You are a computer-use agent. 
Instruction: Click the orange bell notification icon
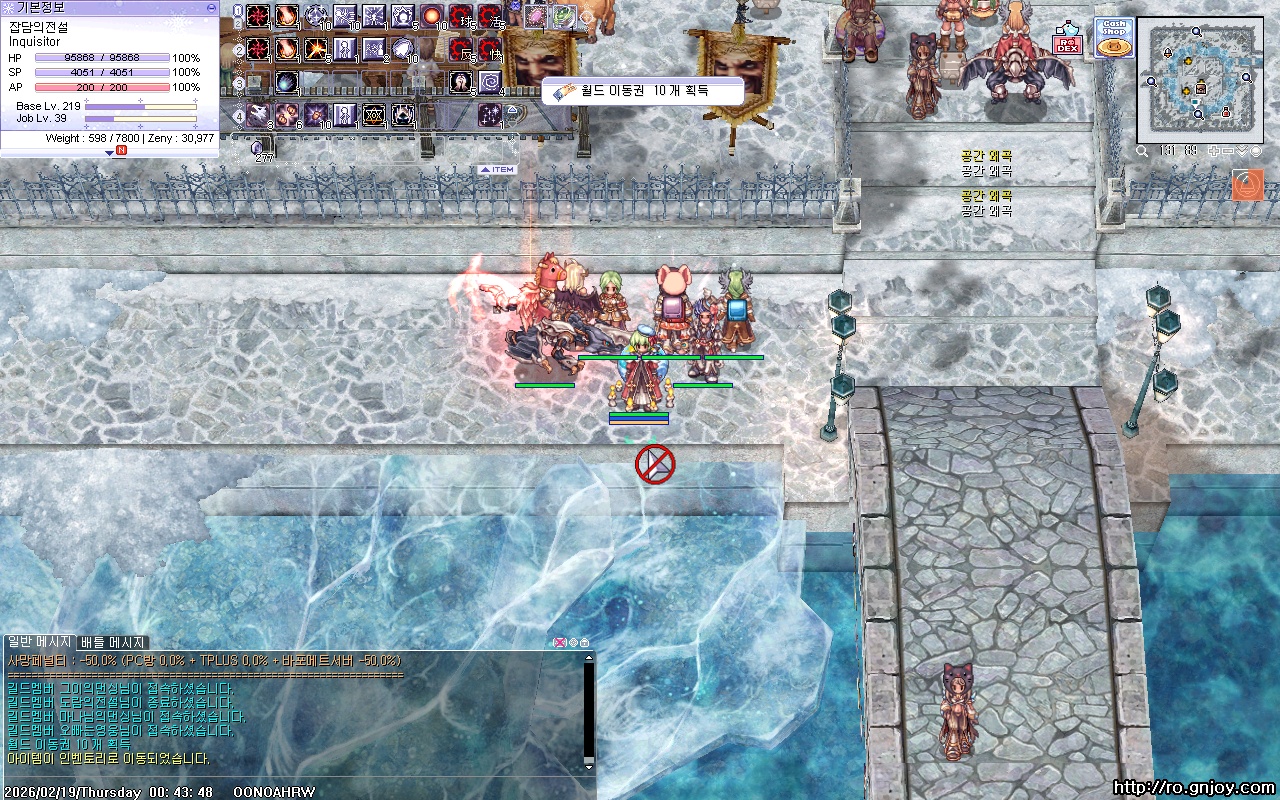tap(1248, 185)
